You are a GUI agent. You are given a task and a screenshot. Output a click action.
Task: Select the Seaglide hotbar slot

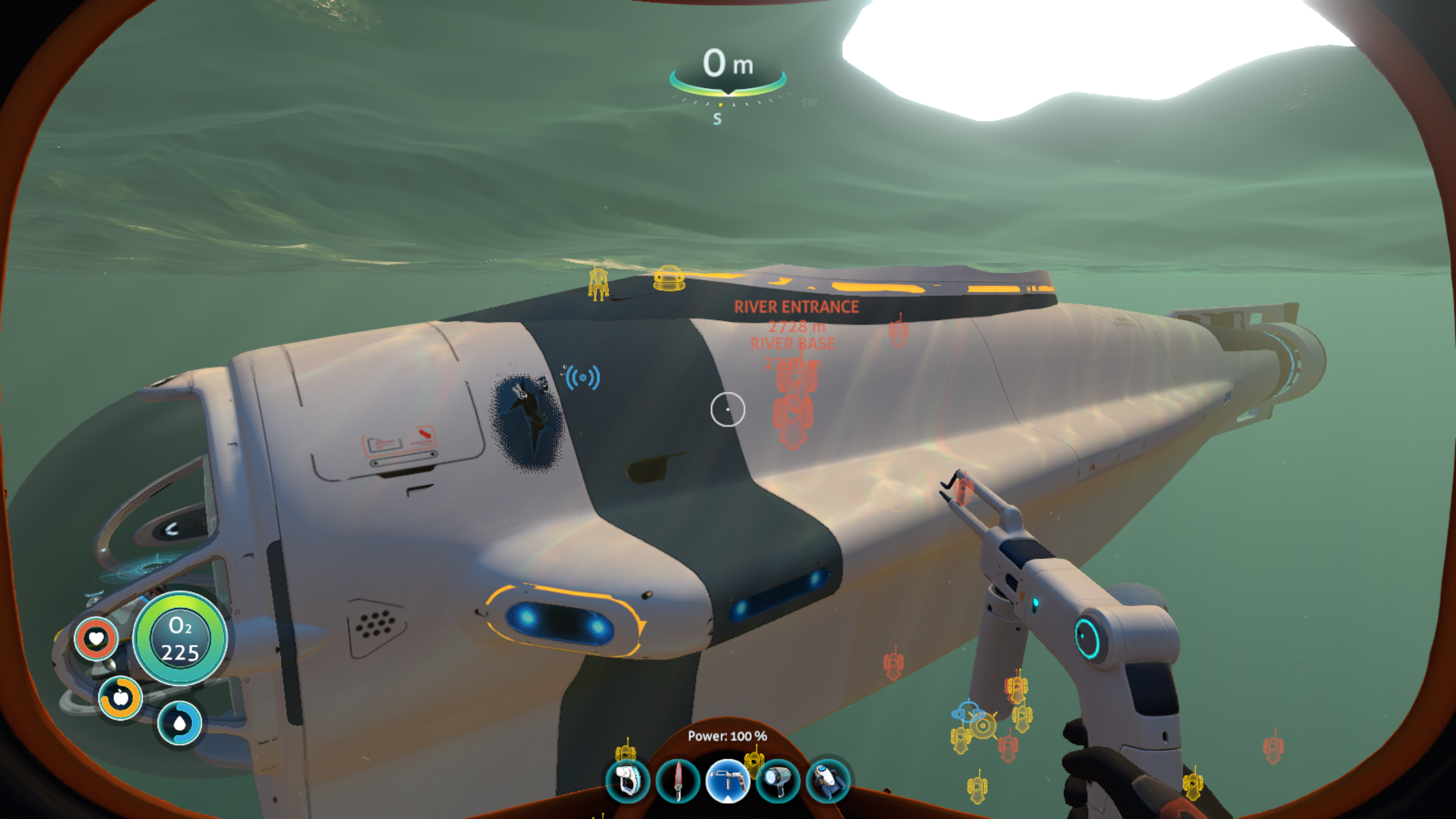[828, 781]
